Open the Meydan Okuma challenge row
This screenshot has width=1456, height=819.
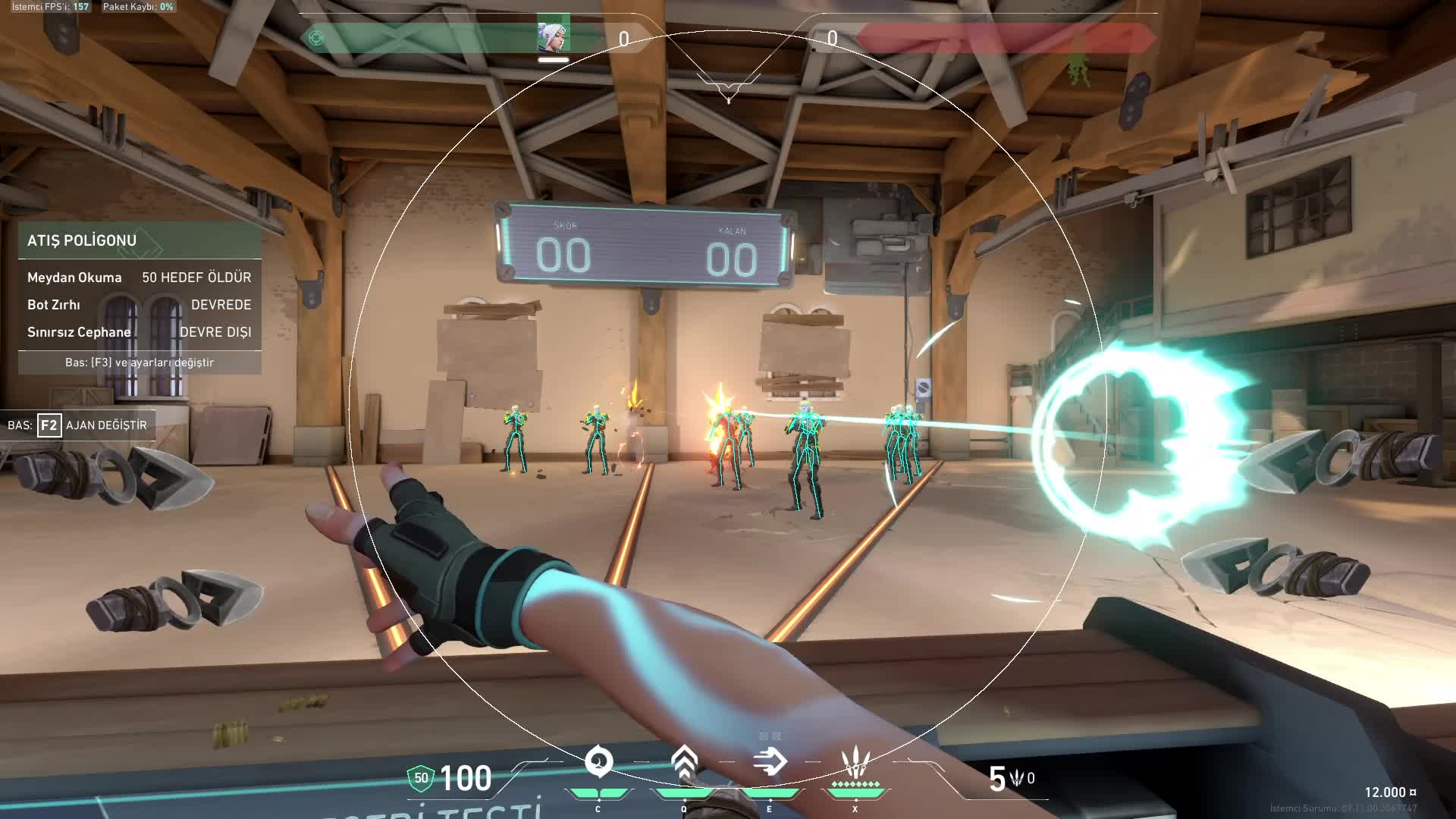(140, 278)
